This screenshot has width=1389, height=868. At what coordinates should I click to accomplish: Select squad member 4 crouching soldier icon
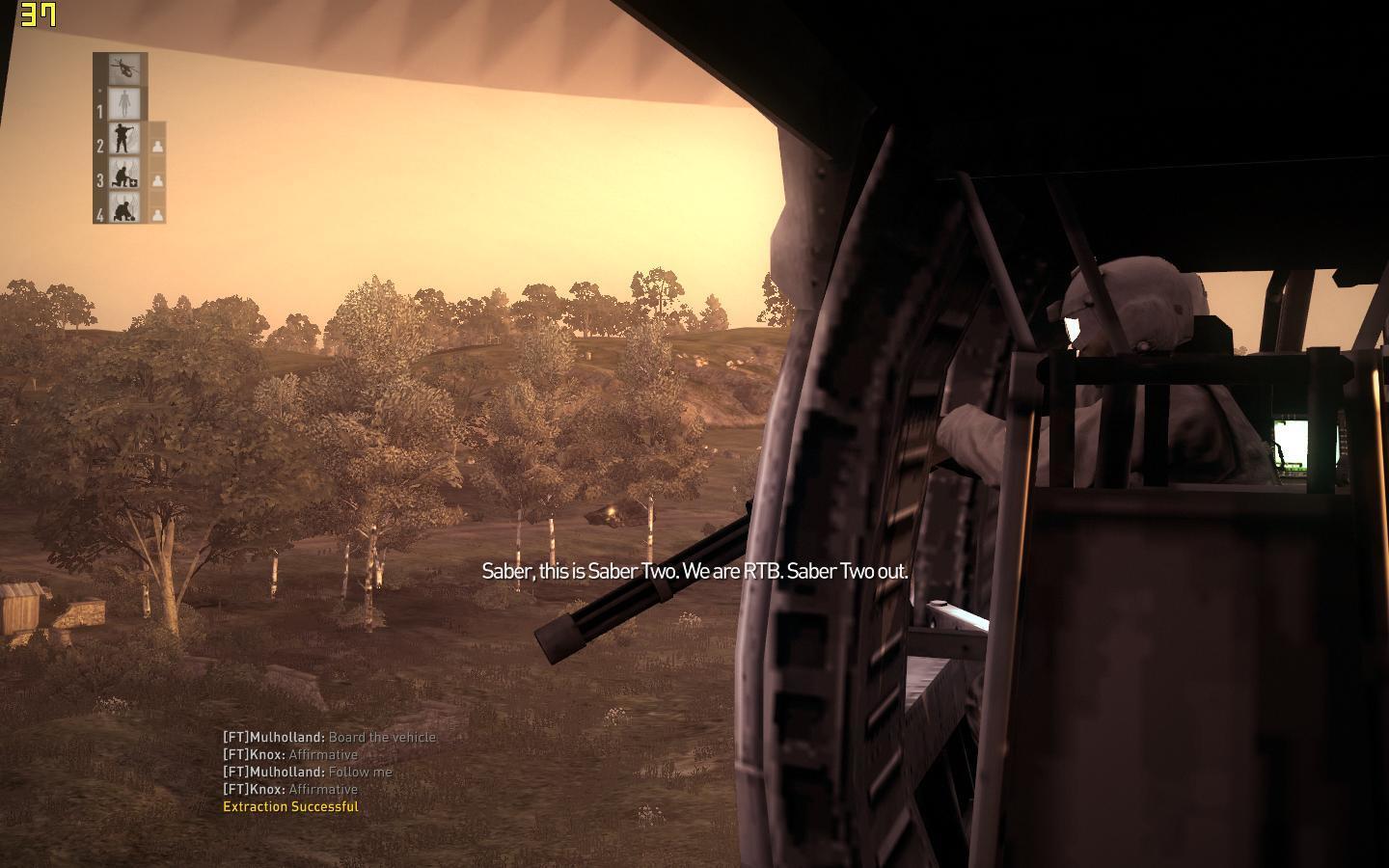click(123, 207)
